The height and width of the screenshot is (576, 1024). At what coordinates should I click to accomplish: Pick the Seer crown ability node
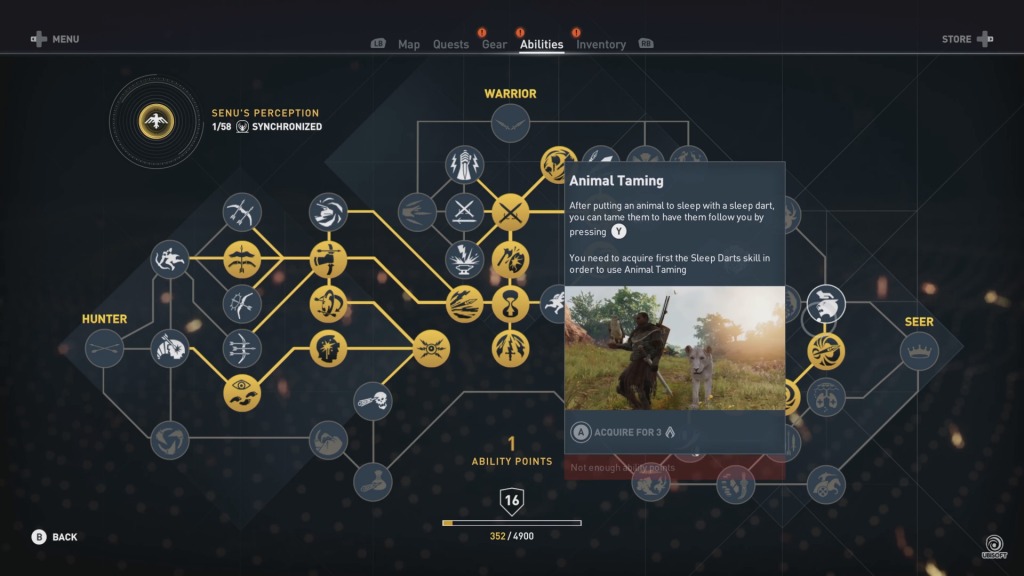click(919, 351)
